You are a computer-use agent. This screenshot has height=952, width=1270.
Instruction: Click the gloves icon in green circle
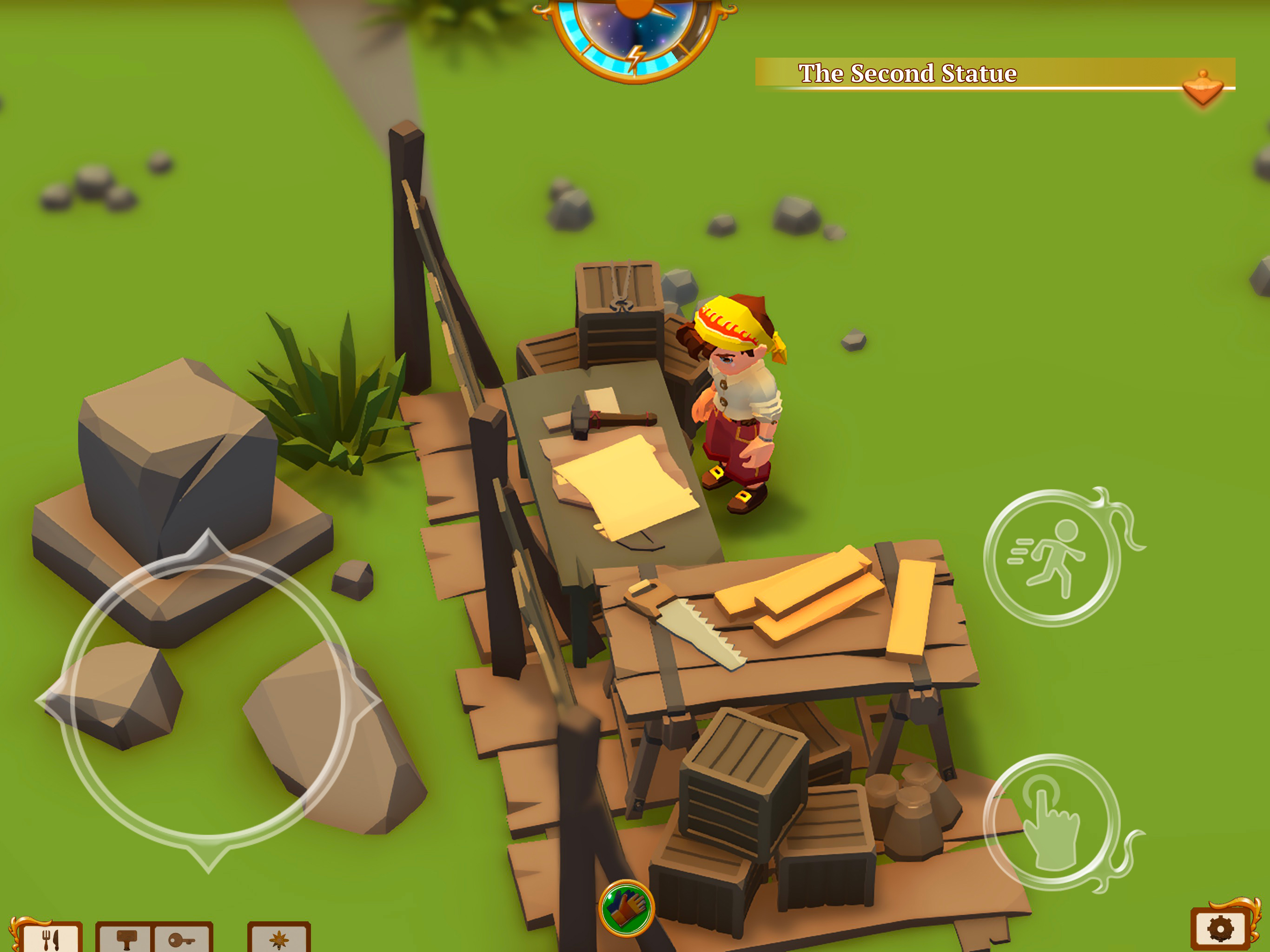click(x=626, y=908)
